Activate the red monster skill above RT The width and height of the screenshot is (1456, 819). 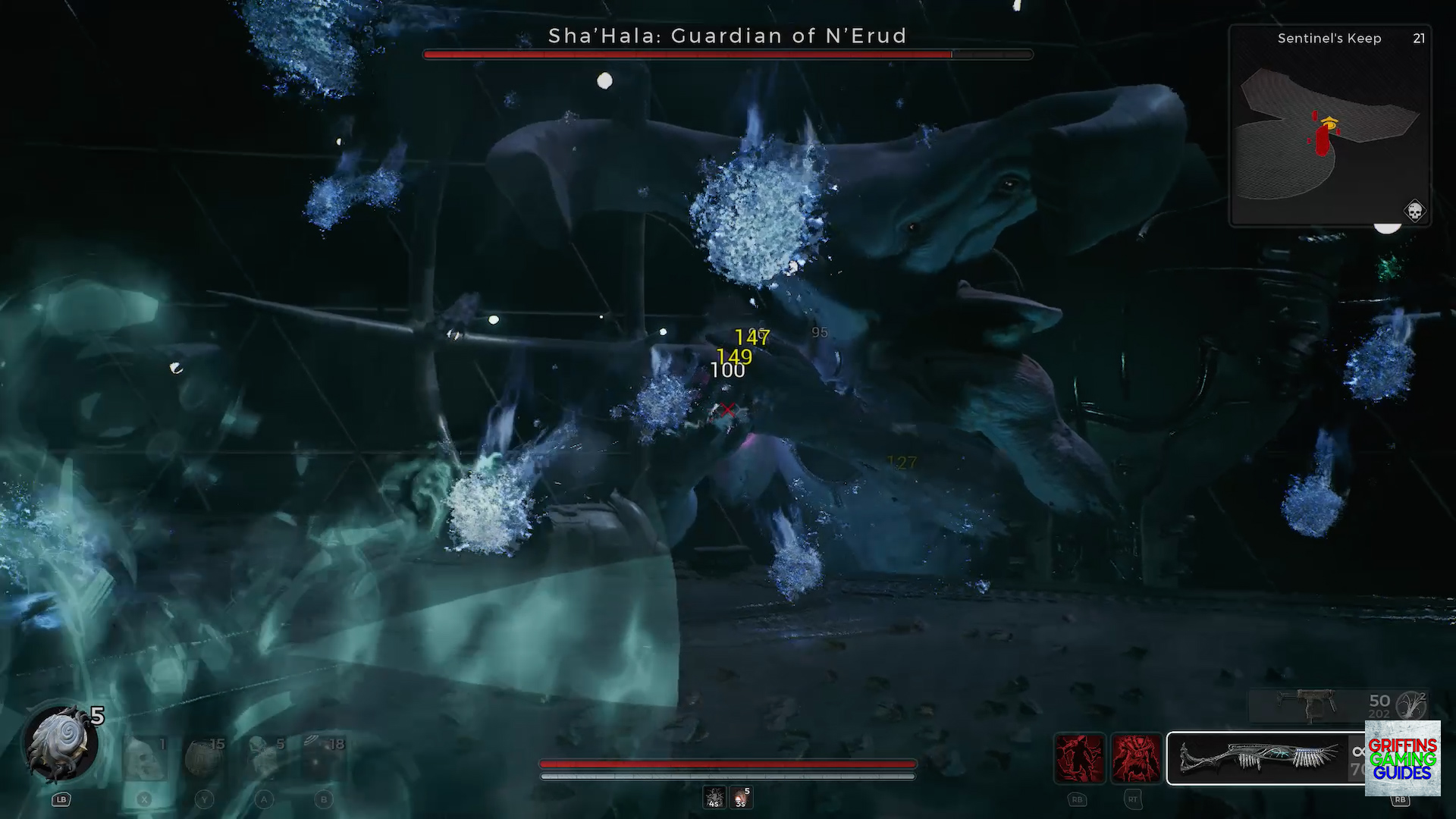[x=1134, y=758]
